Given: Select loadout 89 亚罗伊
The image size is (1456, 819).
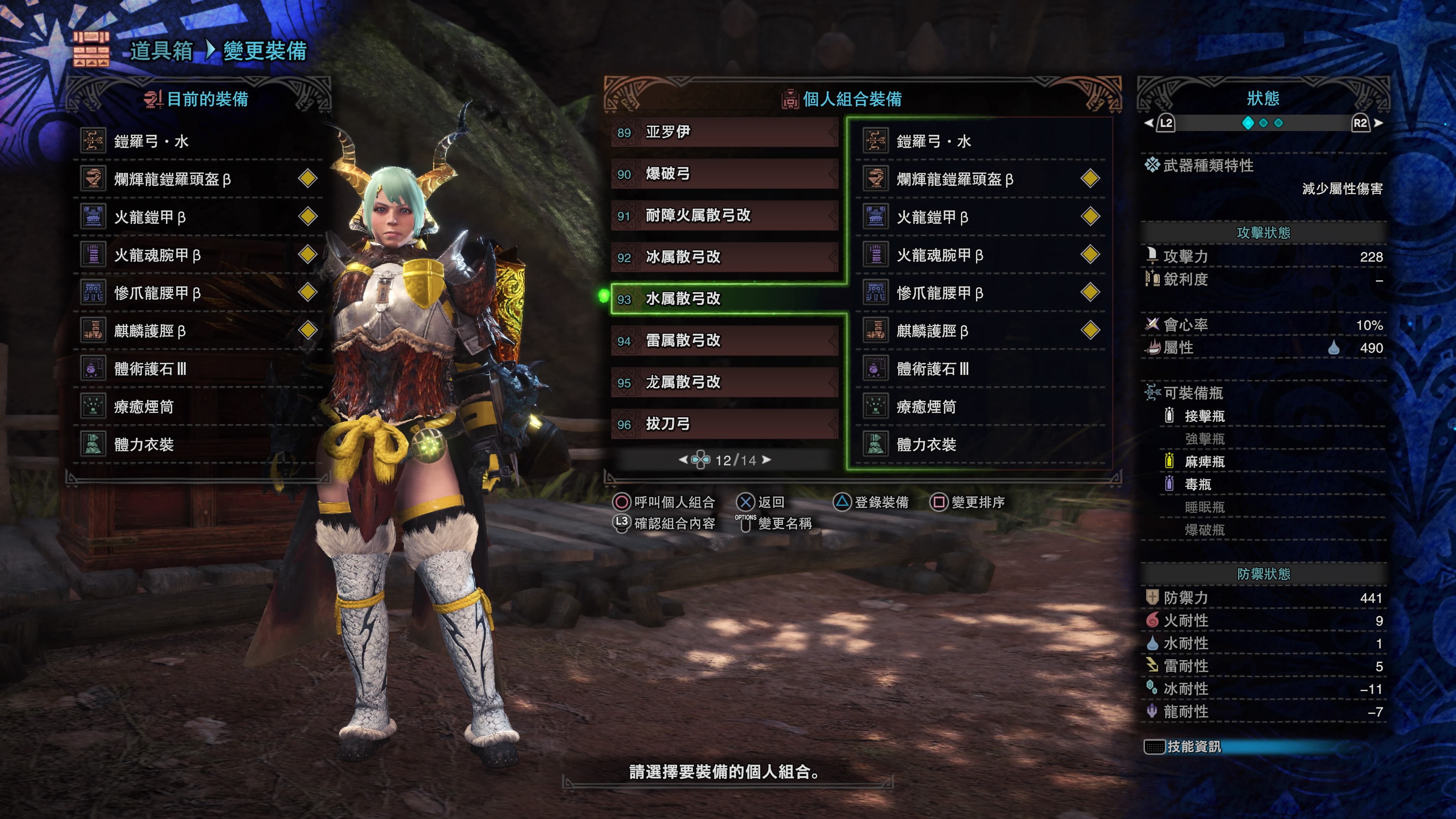Looking at the screenshot, I should 723,132.
